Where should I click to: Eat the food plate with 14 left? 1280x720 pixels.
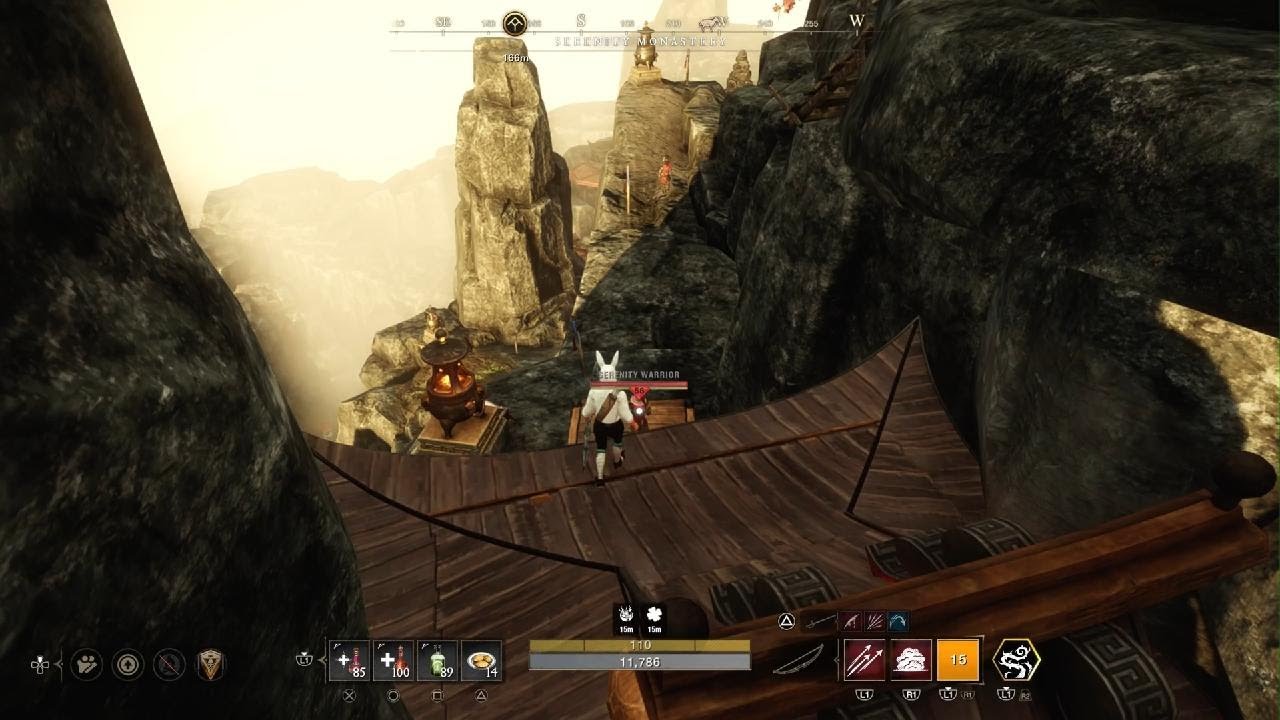point(481,660)
